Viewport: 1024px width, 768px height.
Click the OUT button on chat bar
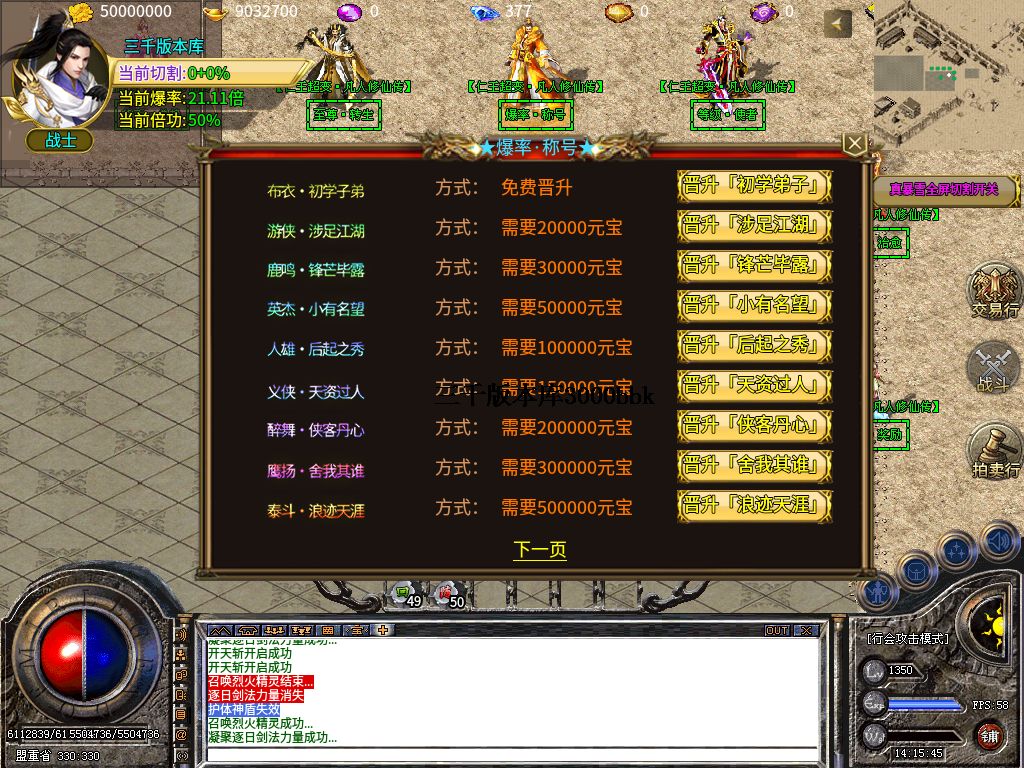point(777,631)
